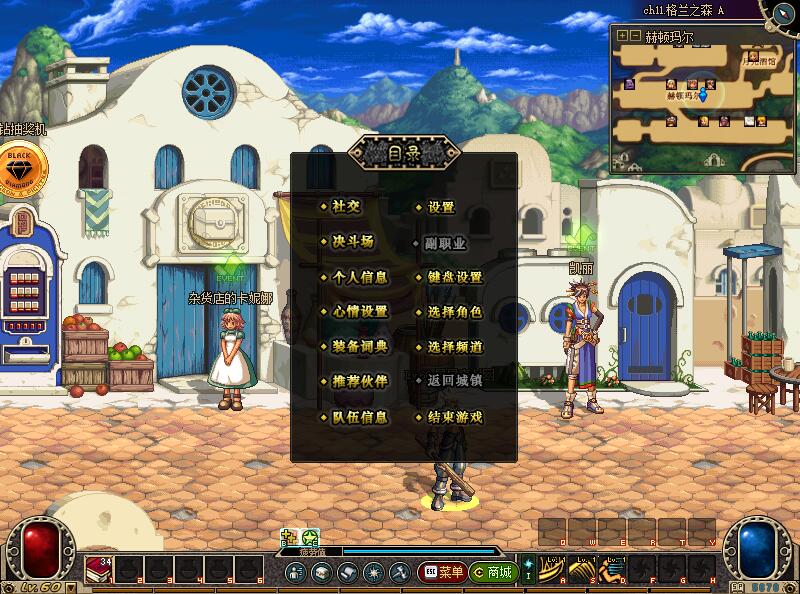Click 返回城镇 (Return to Town)
Screen dimensions: 800x594
454,381
